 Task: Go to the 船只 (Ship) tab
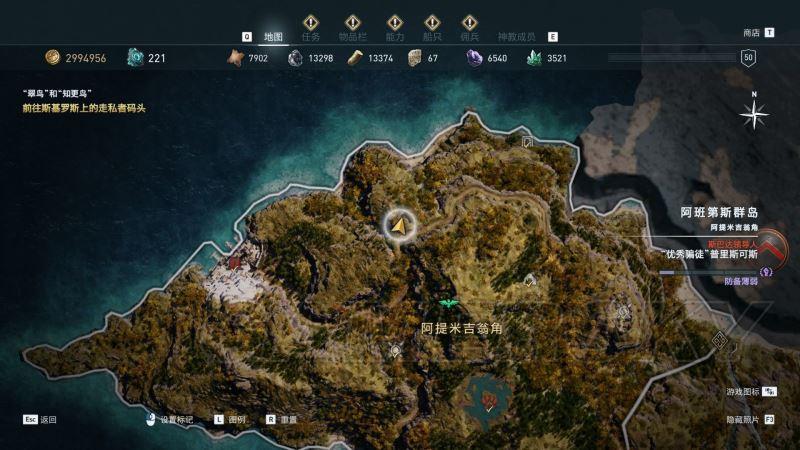coord(432,36)
